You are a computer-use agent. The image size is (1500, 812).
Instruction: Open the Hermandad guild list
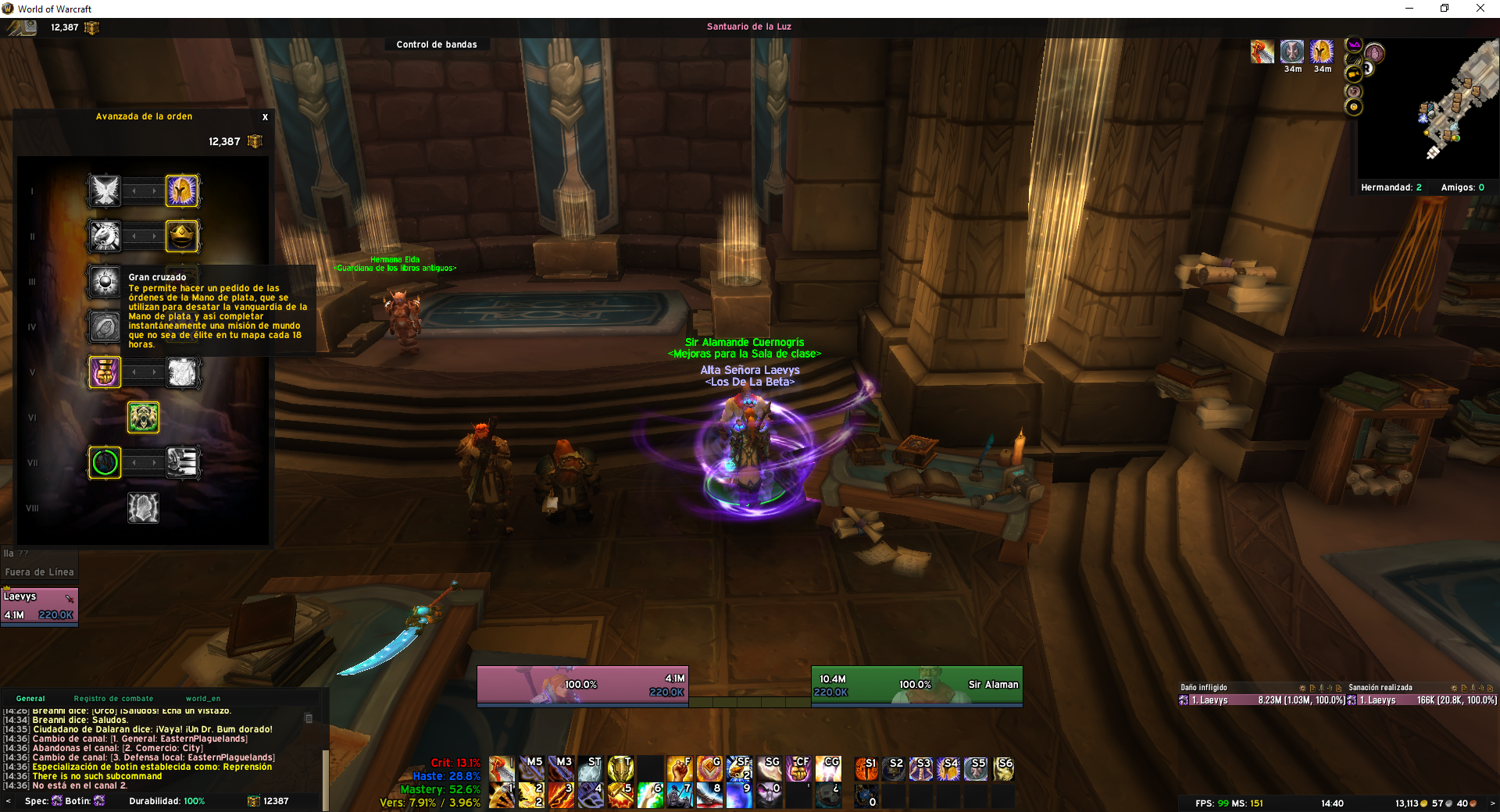[1391, 187]
